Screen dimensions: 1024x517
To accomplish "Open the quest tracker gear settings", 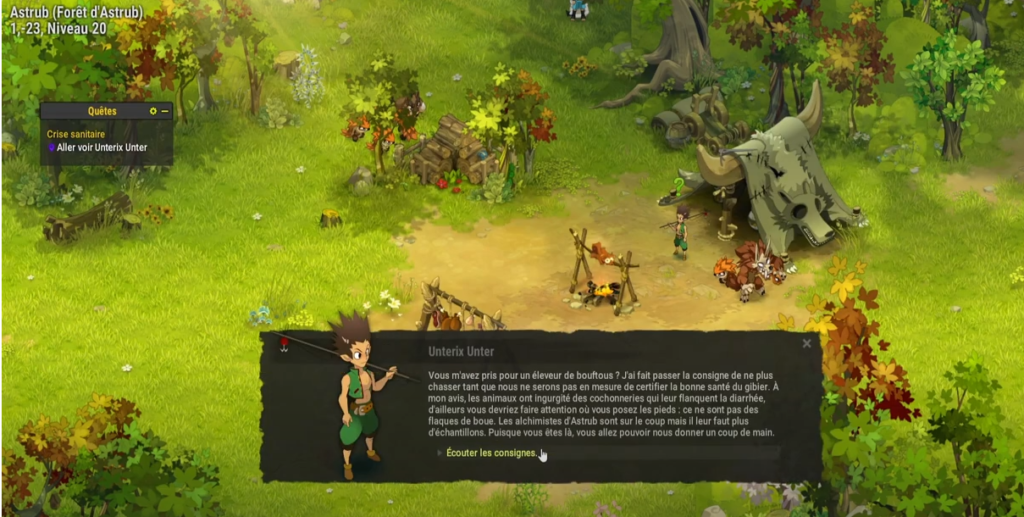I will click(153, 111).
